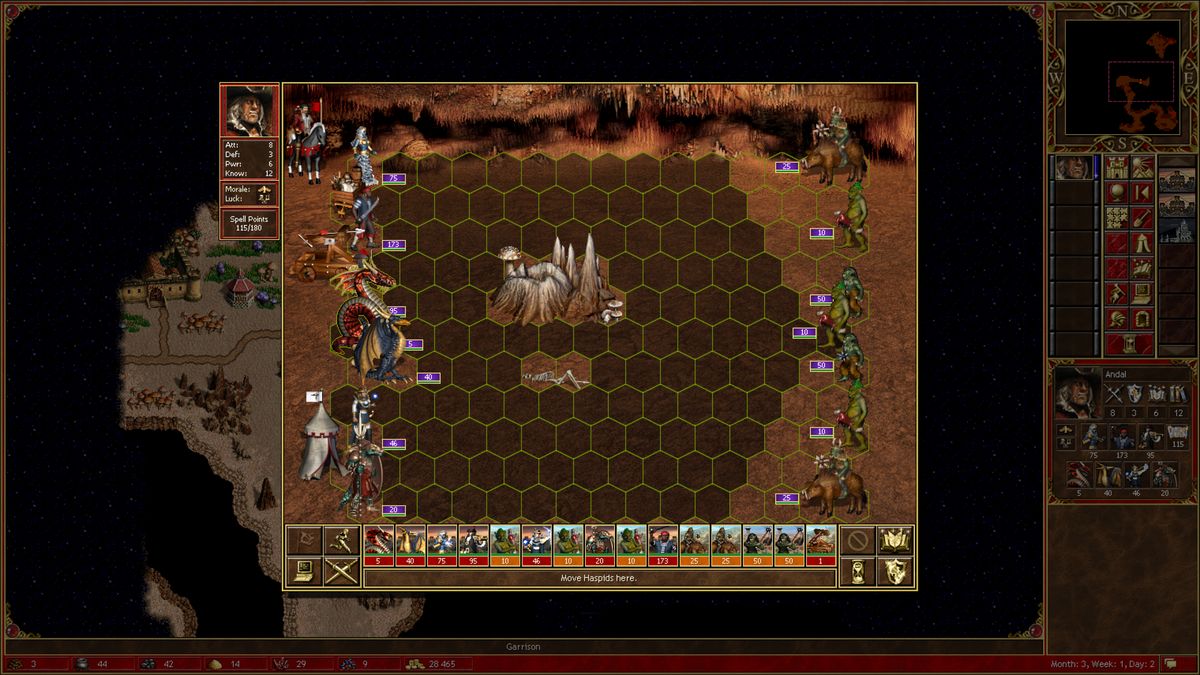Click the surrender flag button
The width and height of the screenshot is (1200, 675).
303,541
